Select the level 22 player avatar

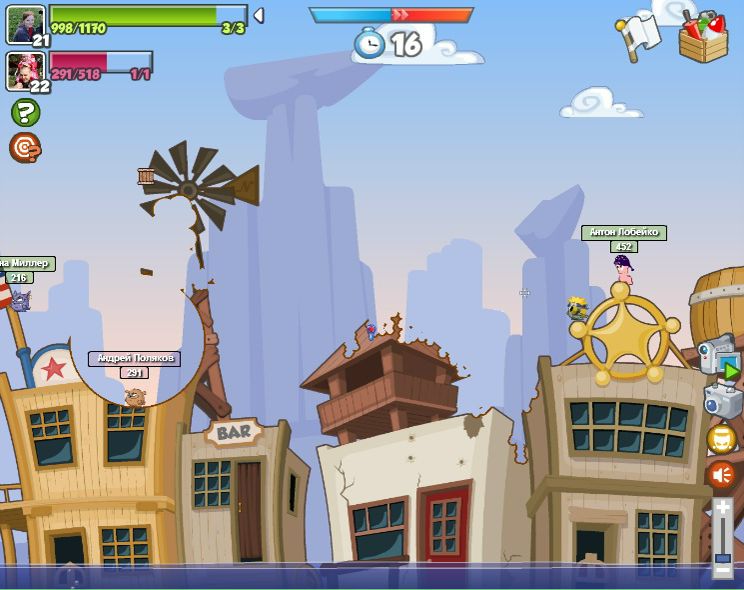(25, 70)
